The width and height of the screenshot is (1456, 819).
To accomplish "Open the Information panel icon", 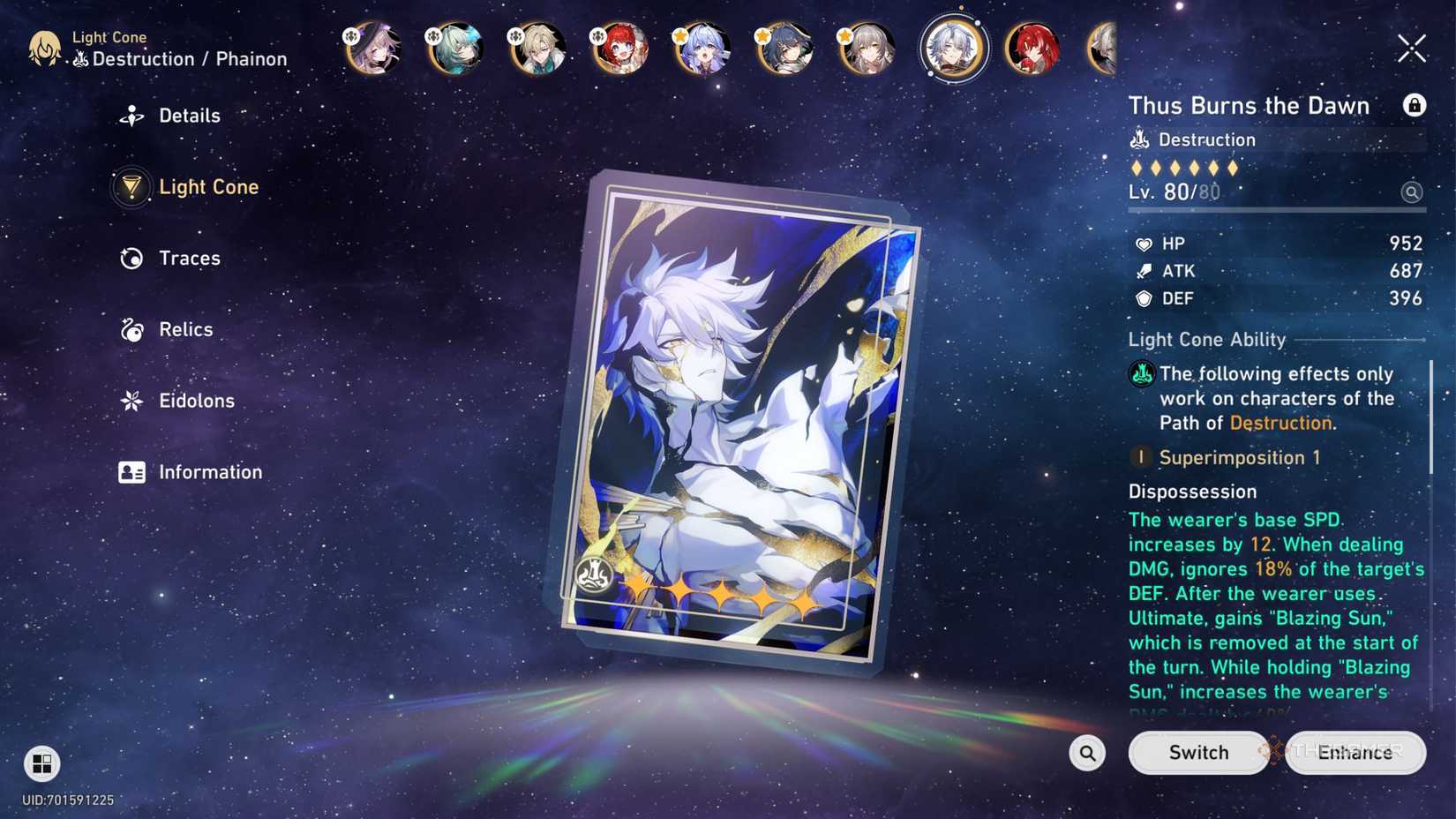I will tap(131, 472).
